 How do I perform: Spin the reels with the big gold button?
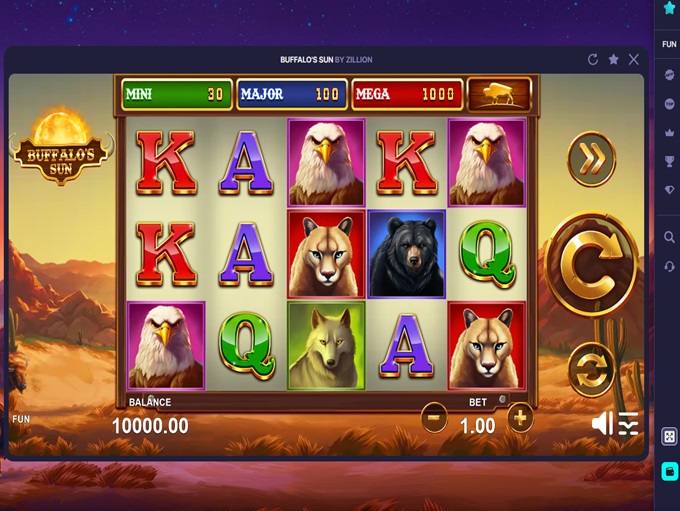tap(591, 265)
